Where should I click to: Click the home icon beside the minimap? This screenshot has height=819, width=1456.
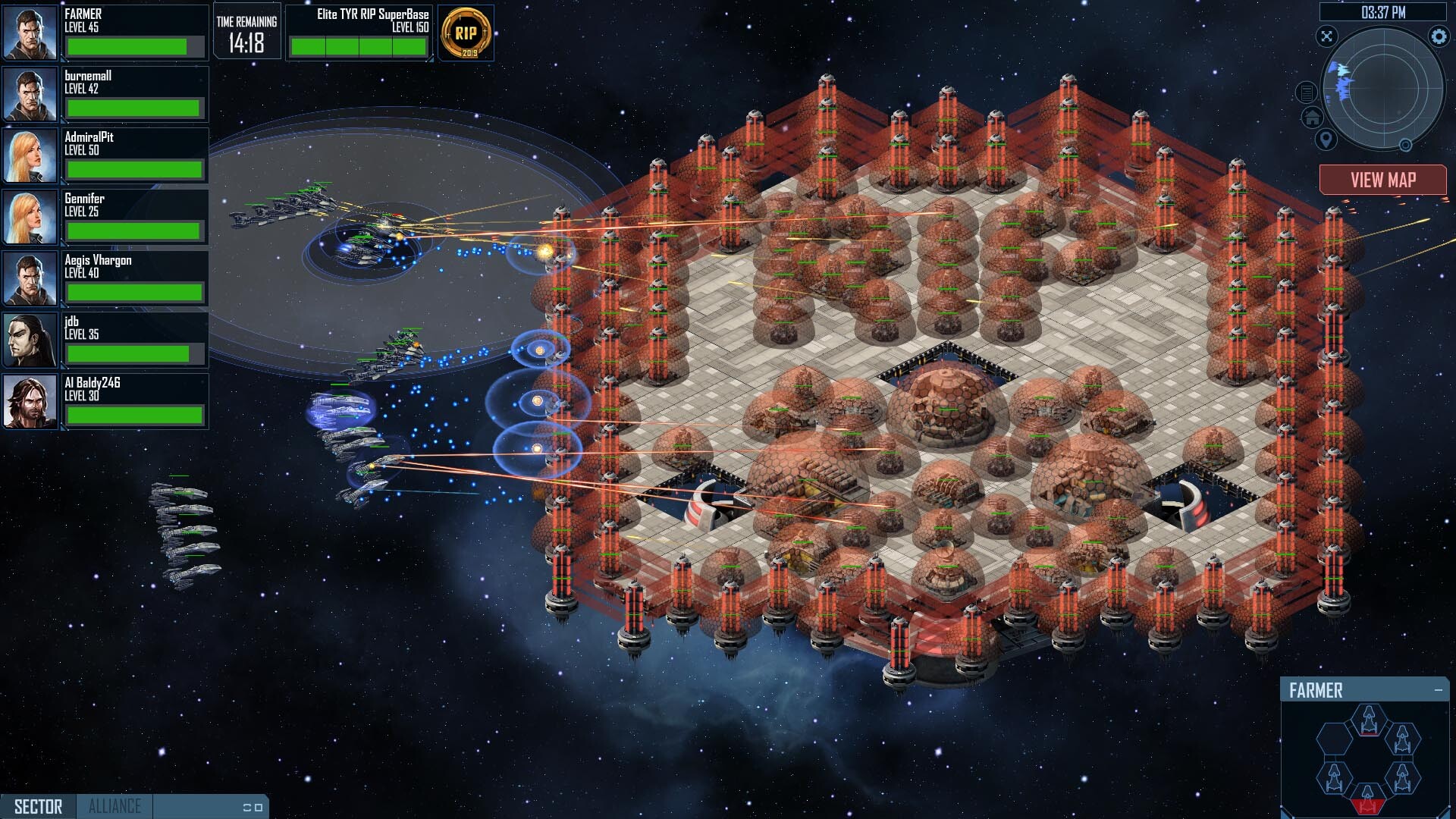pyautogui.click(x=1312, y=118)
